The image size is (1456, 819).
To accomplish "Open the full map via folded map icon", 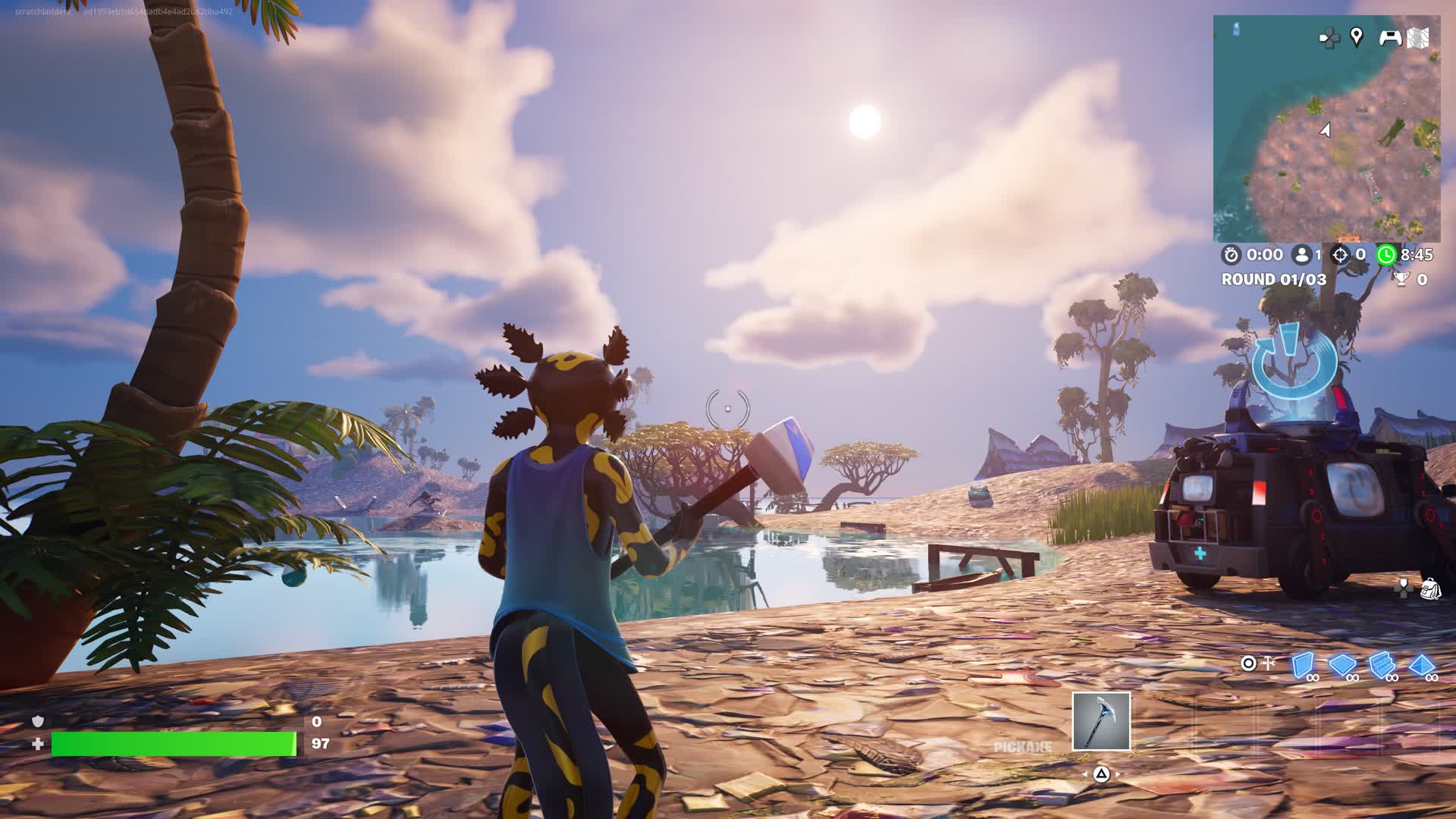I will point(1418,37).
